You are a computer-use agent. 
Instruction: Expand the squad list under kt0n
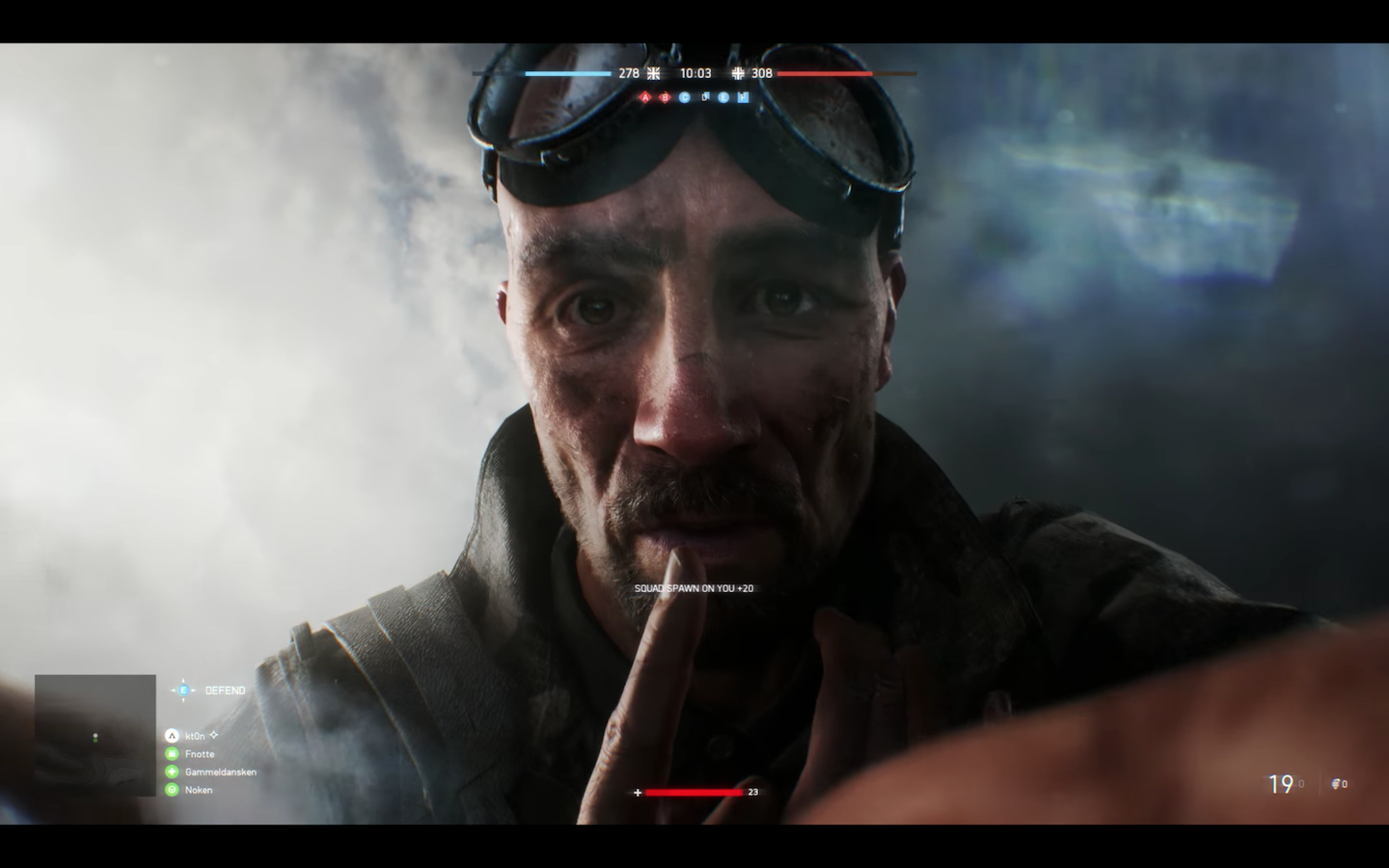[195, 735]
